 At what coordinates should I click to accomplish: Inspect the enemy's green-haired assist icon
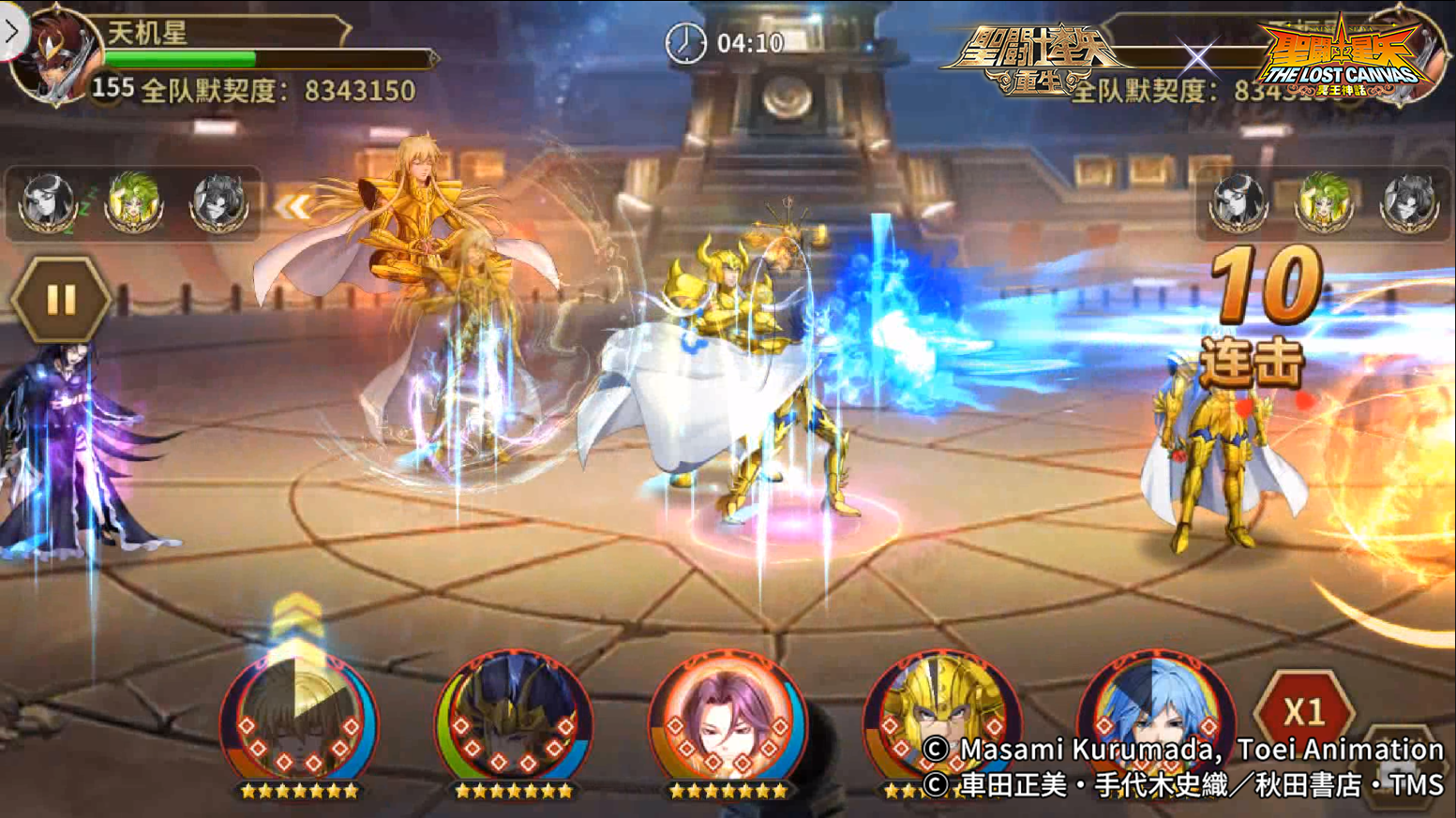tap(1324, 201)
